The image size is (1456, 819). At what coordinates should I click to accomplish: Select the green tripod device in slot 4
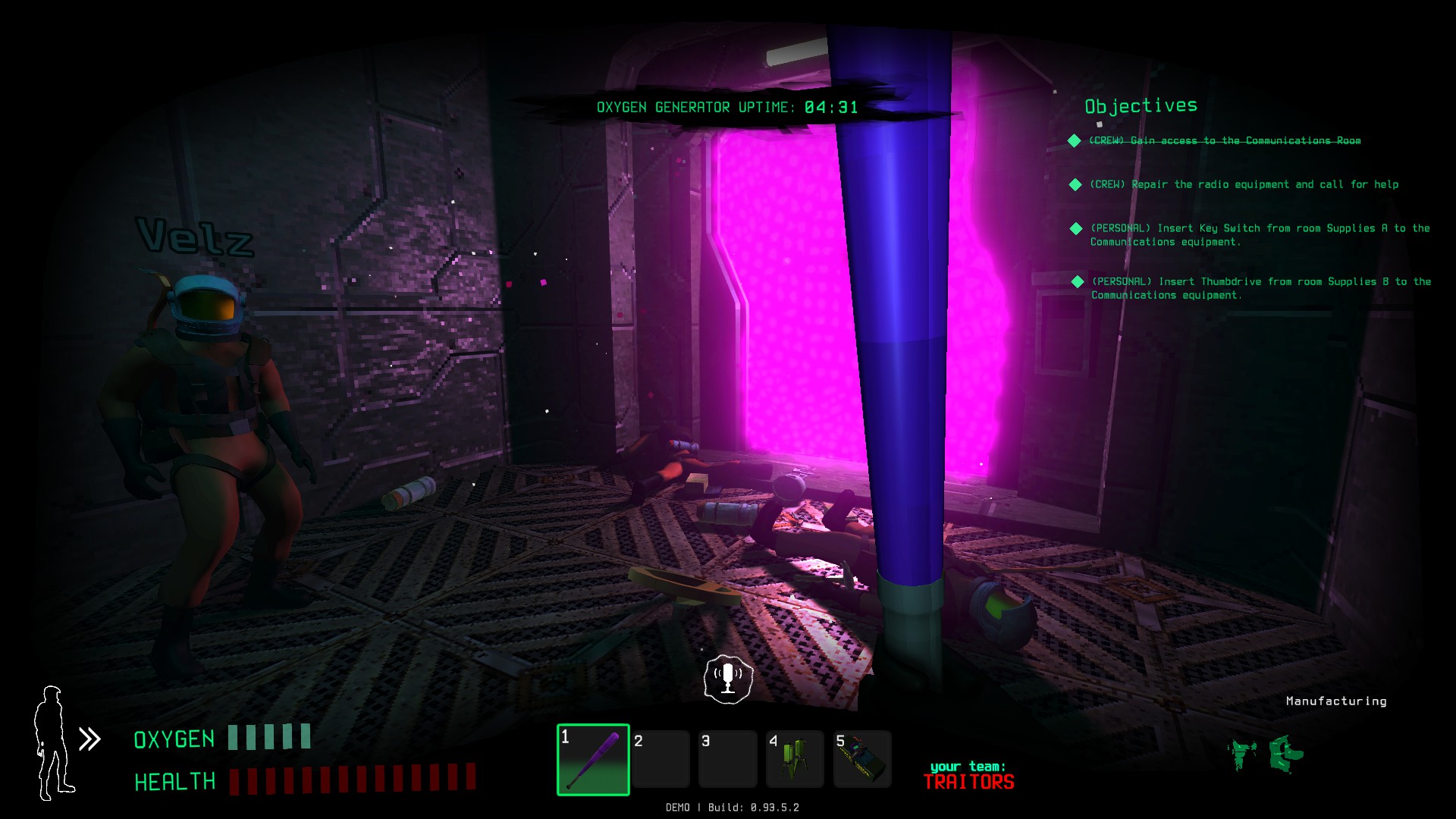point(794,760)
